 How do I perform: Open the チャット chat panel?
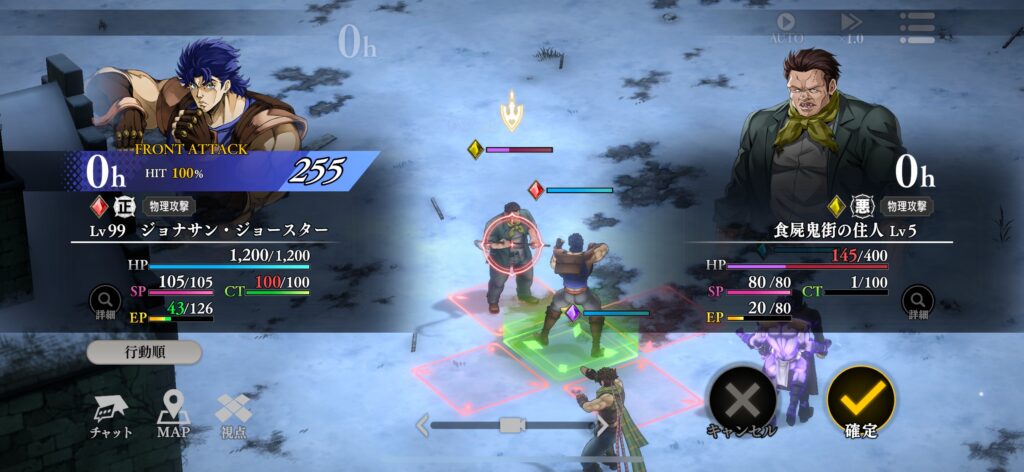click(x=109, y=414)
